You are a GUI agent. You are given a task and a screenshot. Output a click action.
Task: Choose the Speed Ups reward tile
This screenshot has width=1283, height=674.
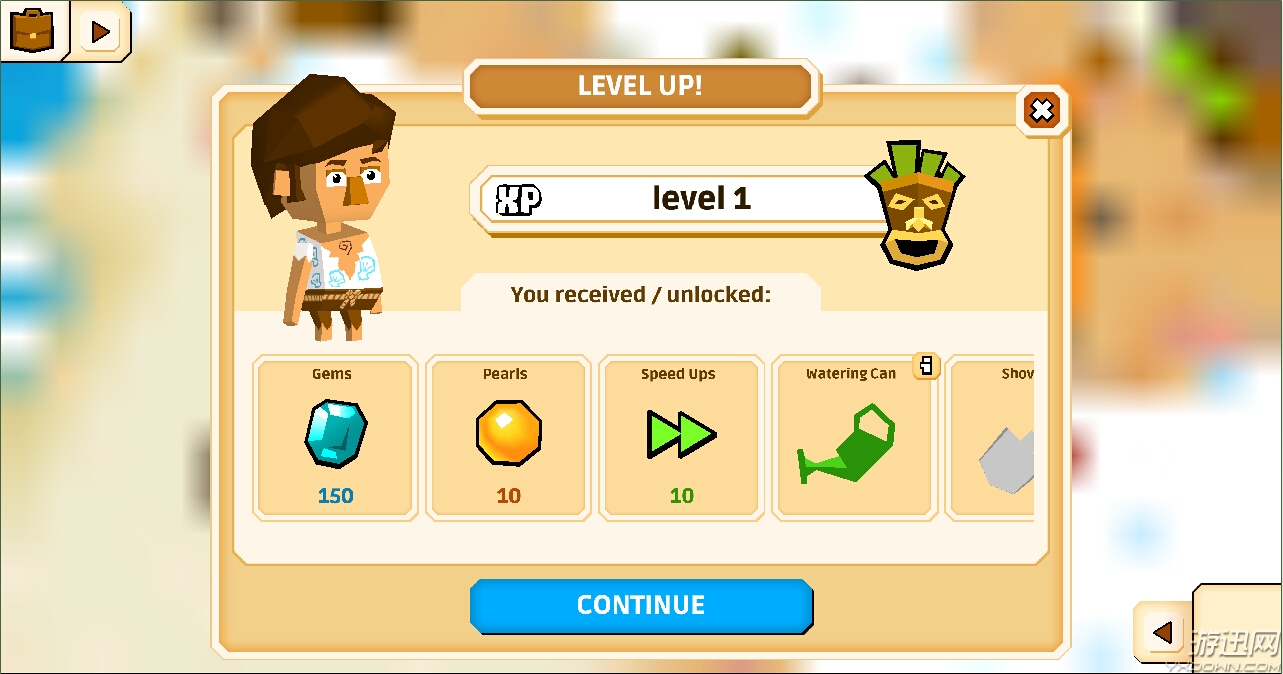pos(680,437)
